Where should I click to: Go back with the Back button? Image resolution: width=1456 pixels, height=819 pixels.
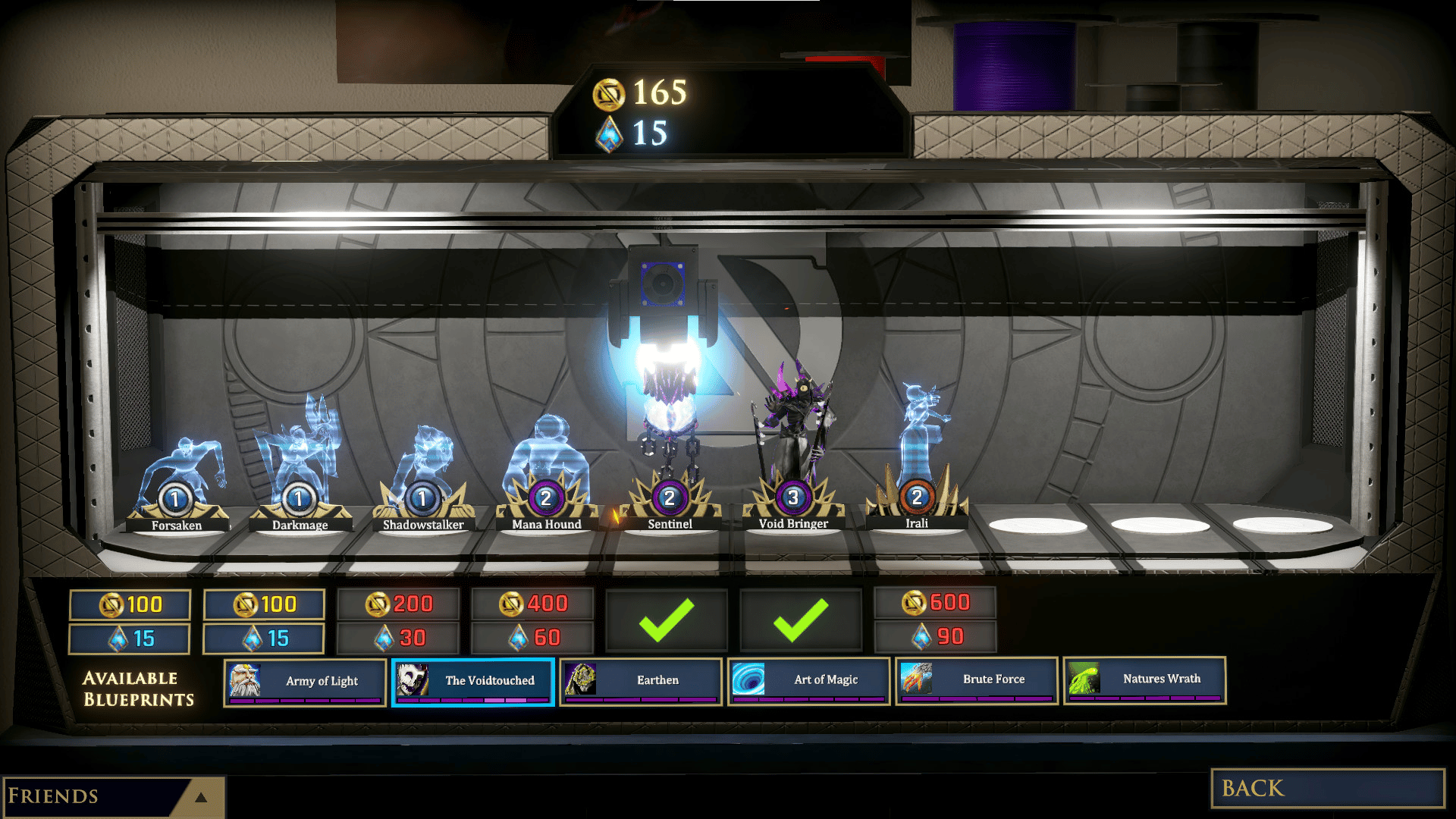(1327, 788)
